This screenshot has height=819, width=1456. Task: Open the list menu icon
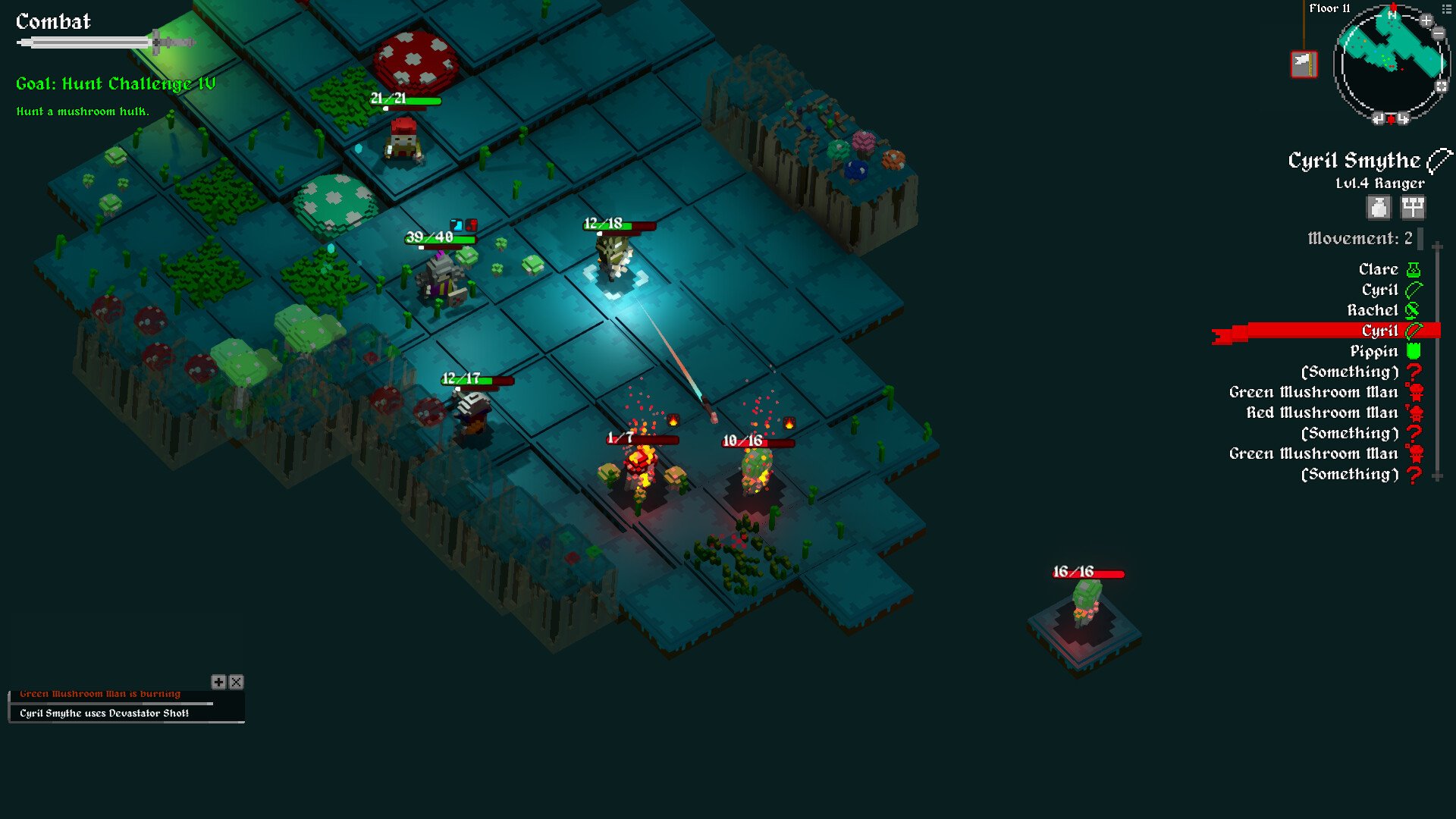(x=1446, y=9)
